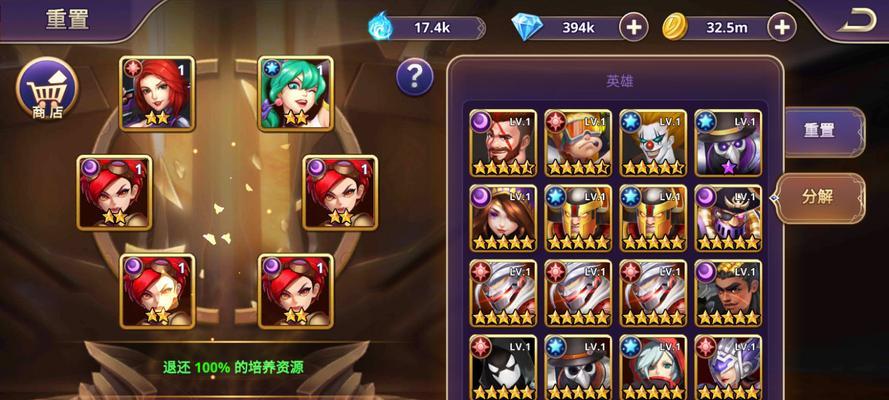This screenshot has width=889, height=400.
Task: Select the top-hat plague doctor with purple star
Action: tap(727, 142)
